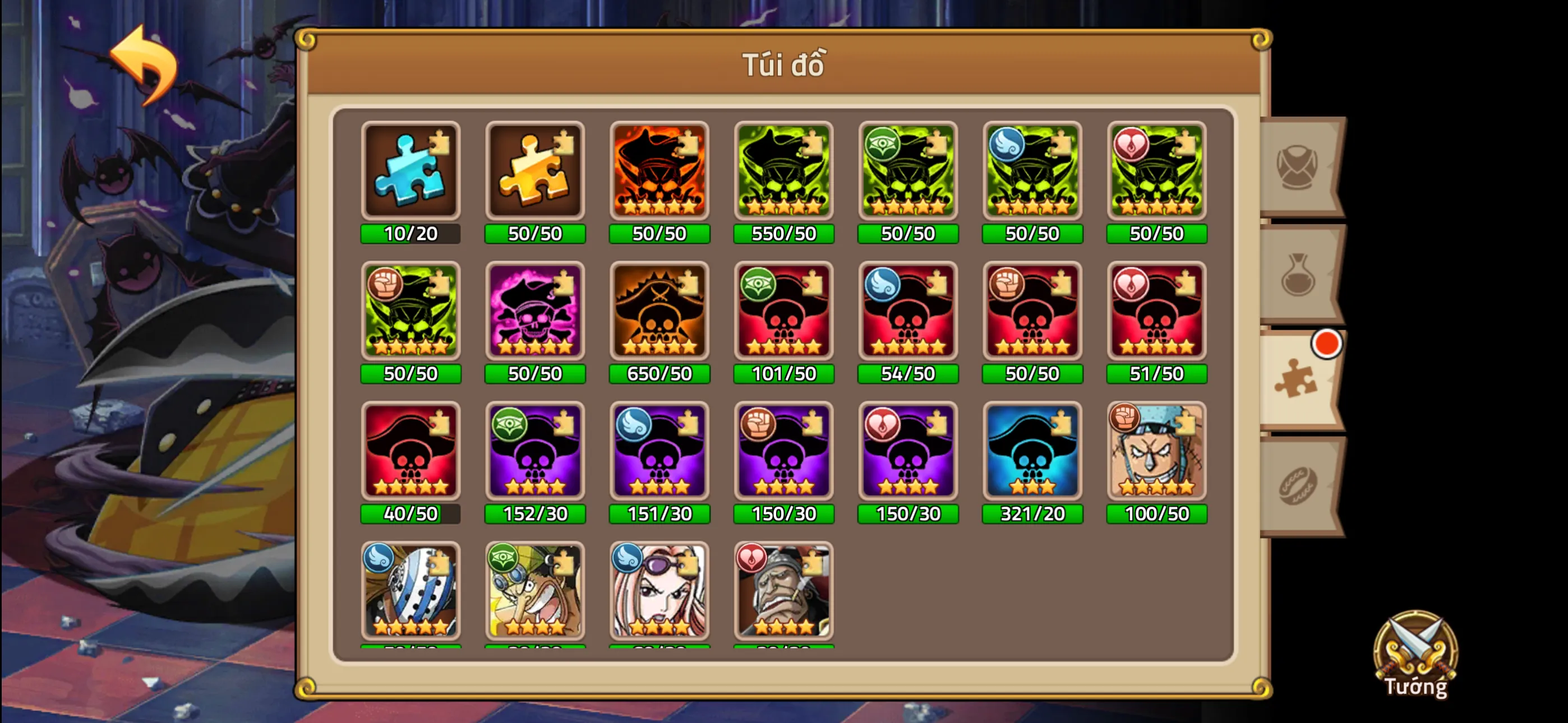Tap the red notification dot on puzzle tab
Screen dimensions: 1568x723
click(1326, 344)
